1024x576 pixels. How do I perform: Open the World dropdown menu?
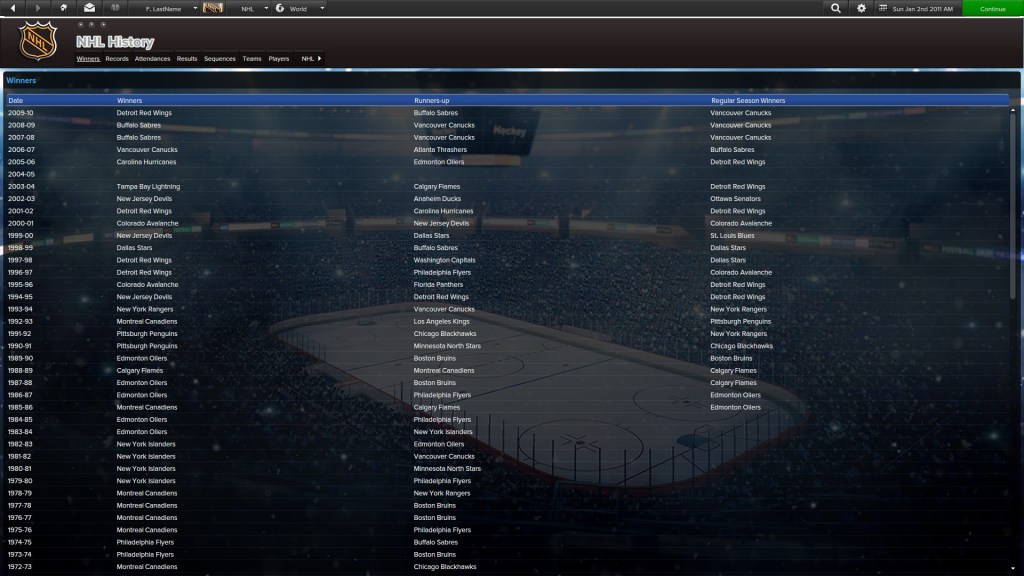[x=300, y=8]
